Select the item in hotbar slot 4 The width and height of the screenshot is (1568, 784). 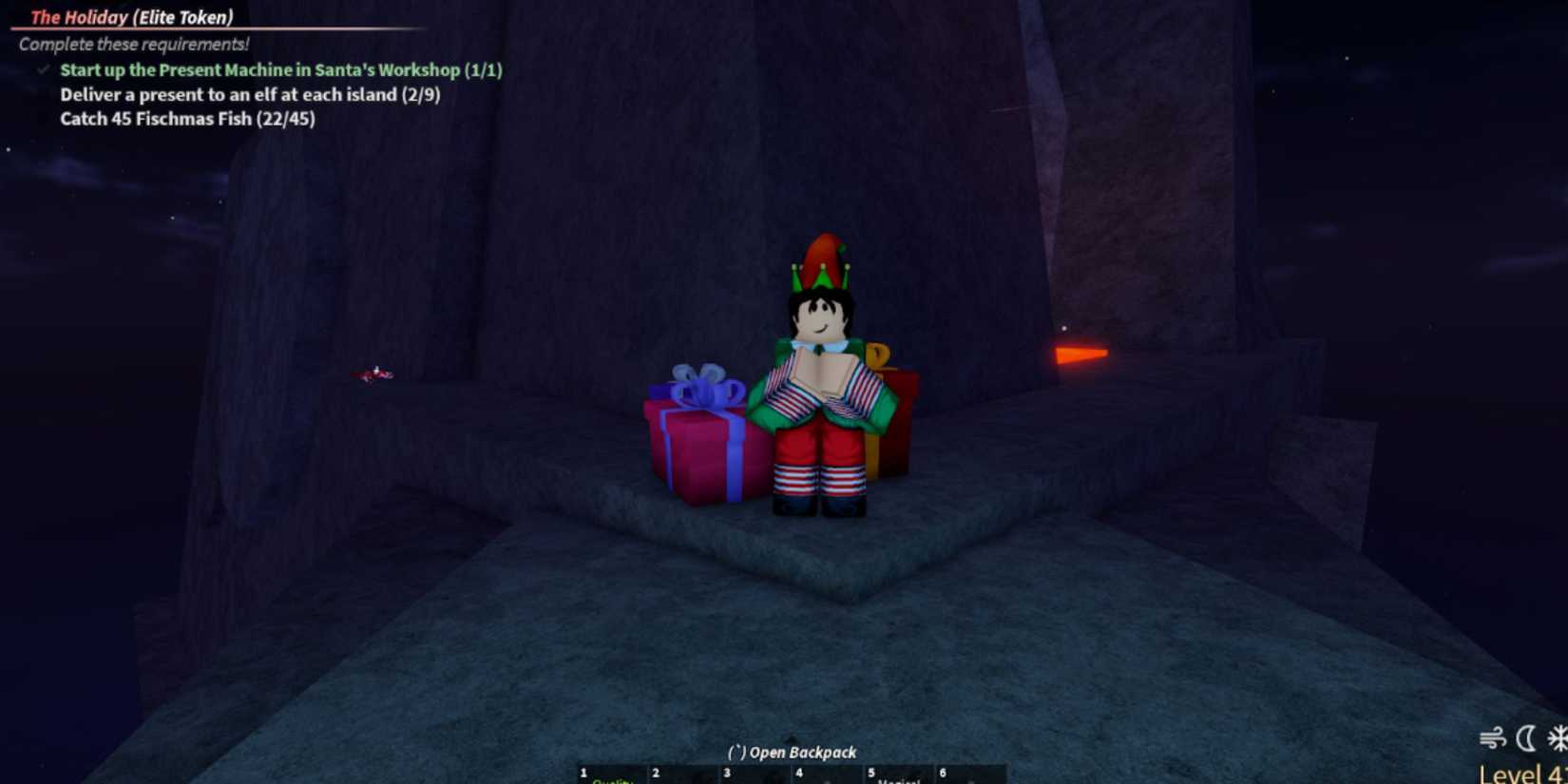825,776
